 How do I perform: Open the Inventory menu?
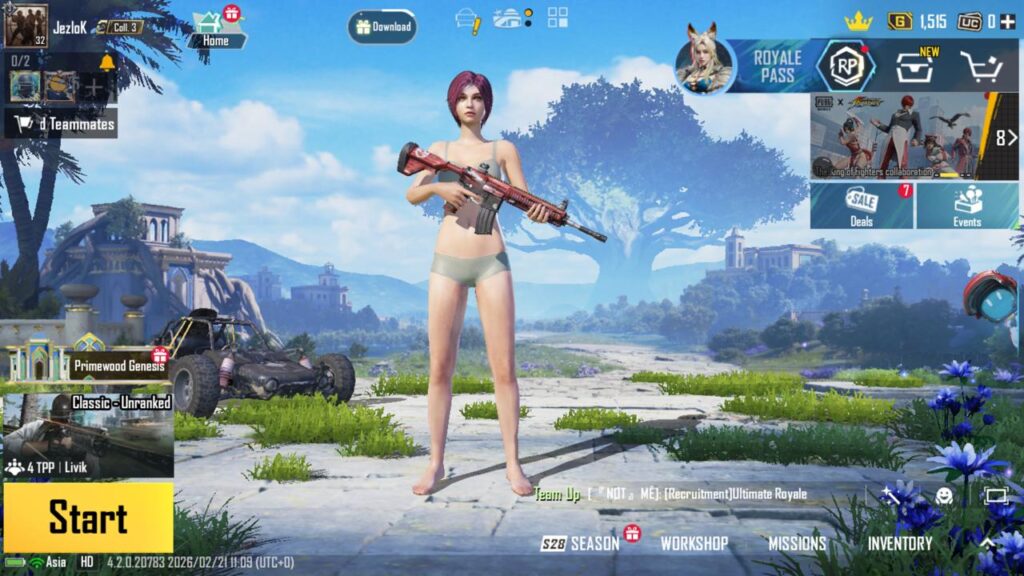900,544
